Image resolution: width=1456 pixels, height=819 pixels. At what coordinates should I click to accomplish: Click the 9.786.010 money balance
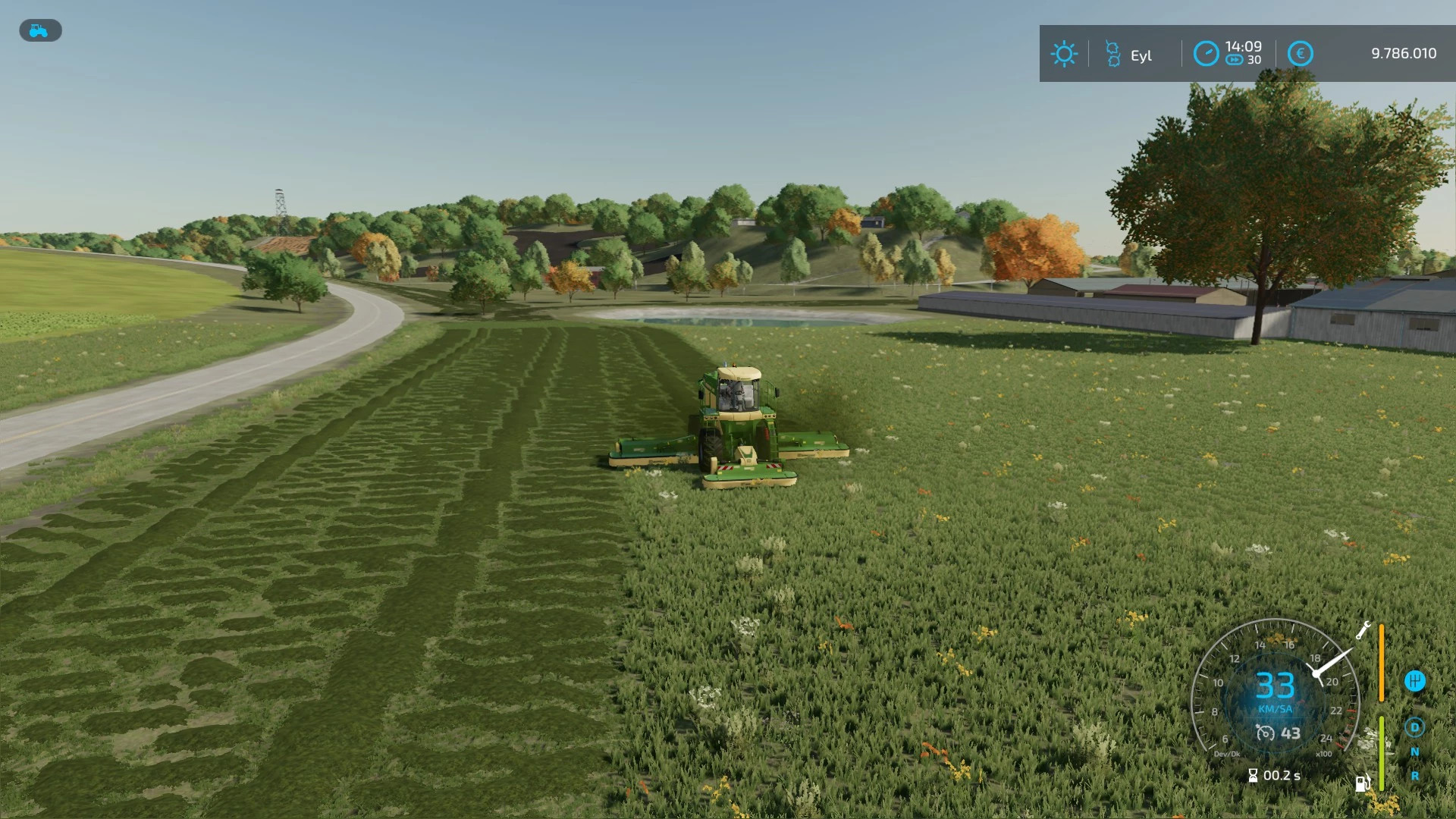[x=1404, y=53]
